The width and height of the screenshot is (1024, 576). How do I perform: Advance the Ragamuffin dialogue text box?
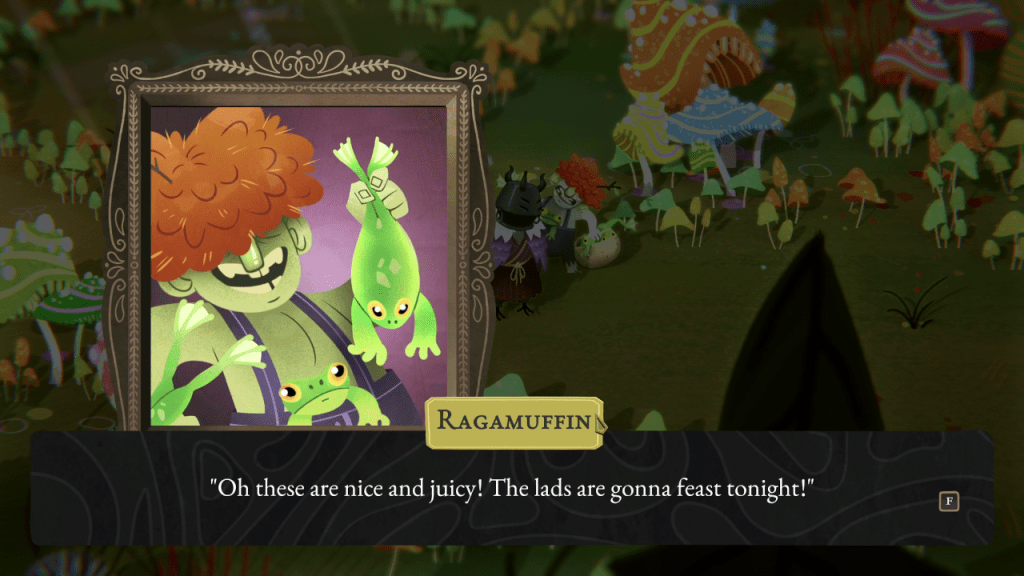point(948,501)
